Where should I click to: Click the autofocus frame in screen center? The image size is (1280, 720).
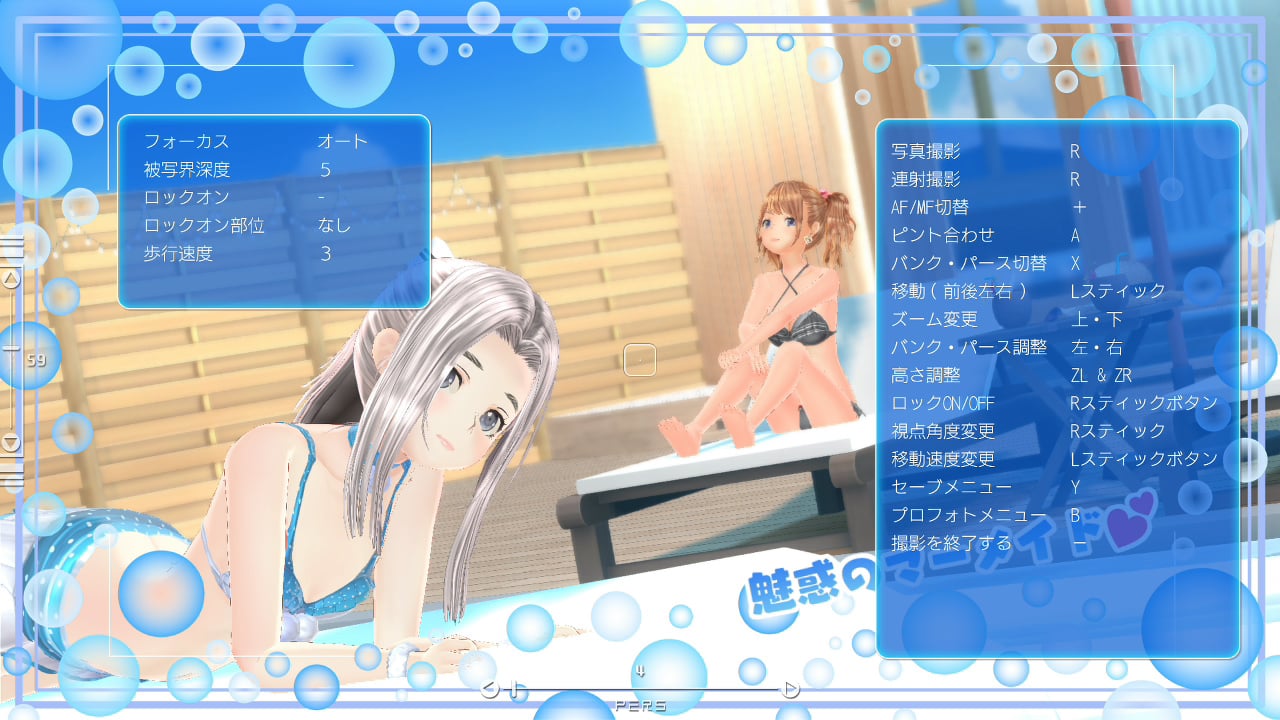pyautogui.click(x=638, y=359)
